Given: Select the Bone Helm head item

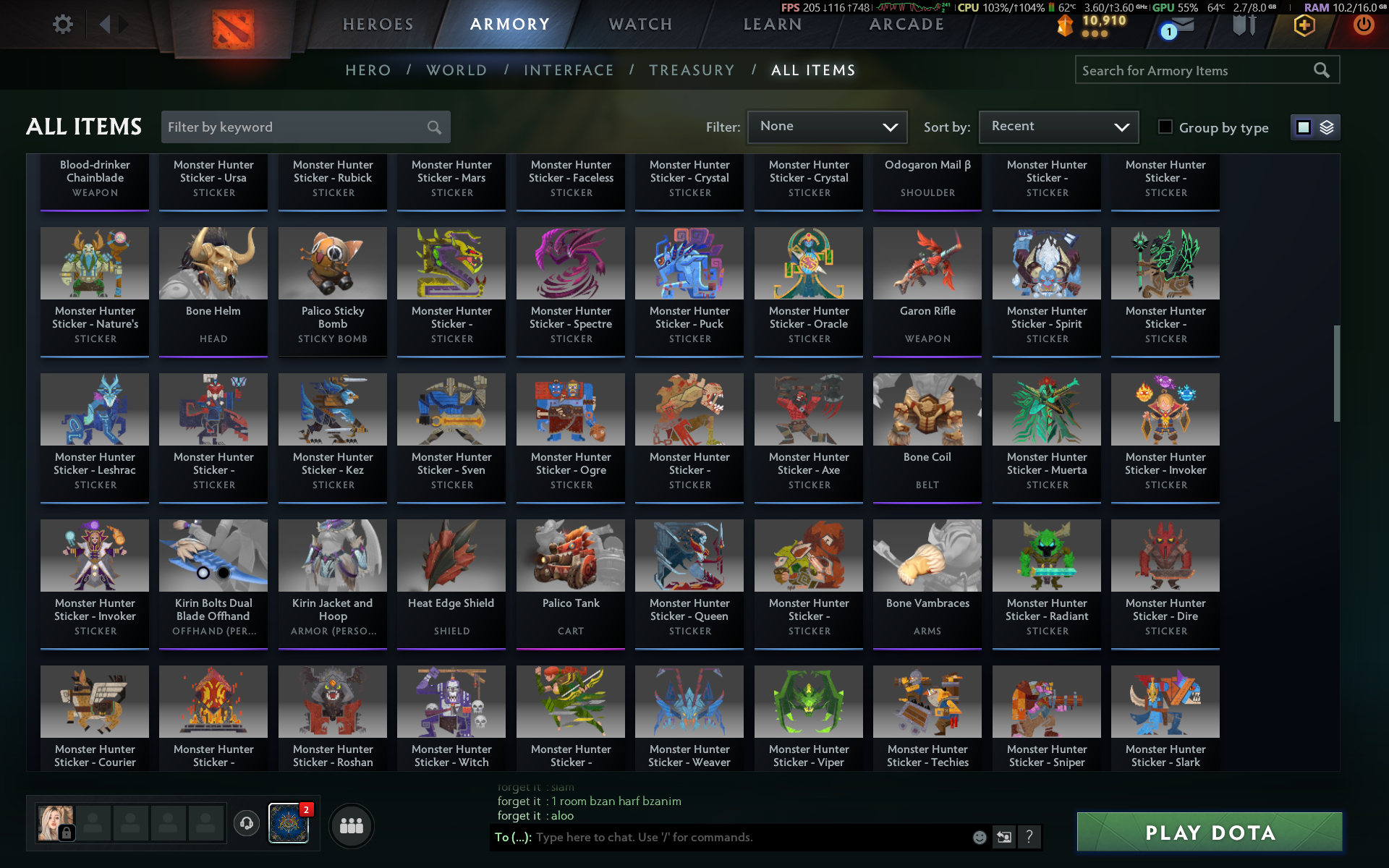Looking at the screenshot, I should pos(213,289).
